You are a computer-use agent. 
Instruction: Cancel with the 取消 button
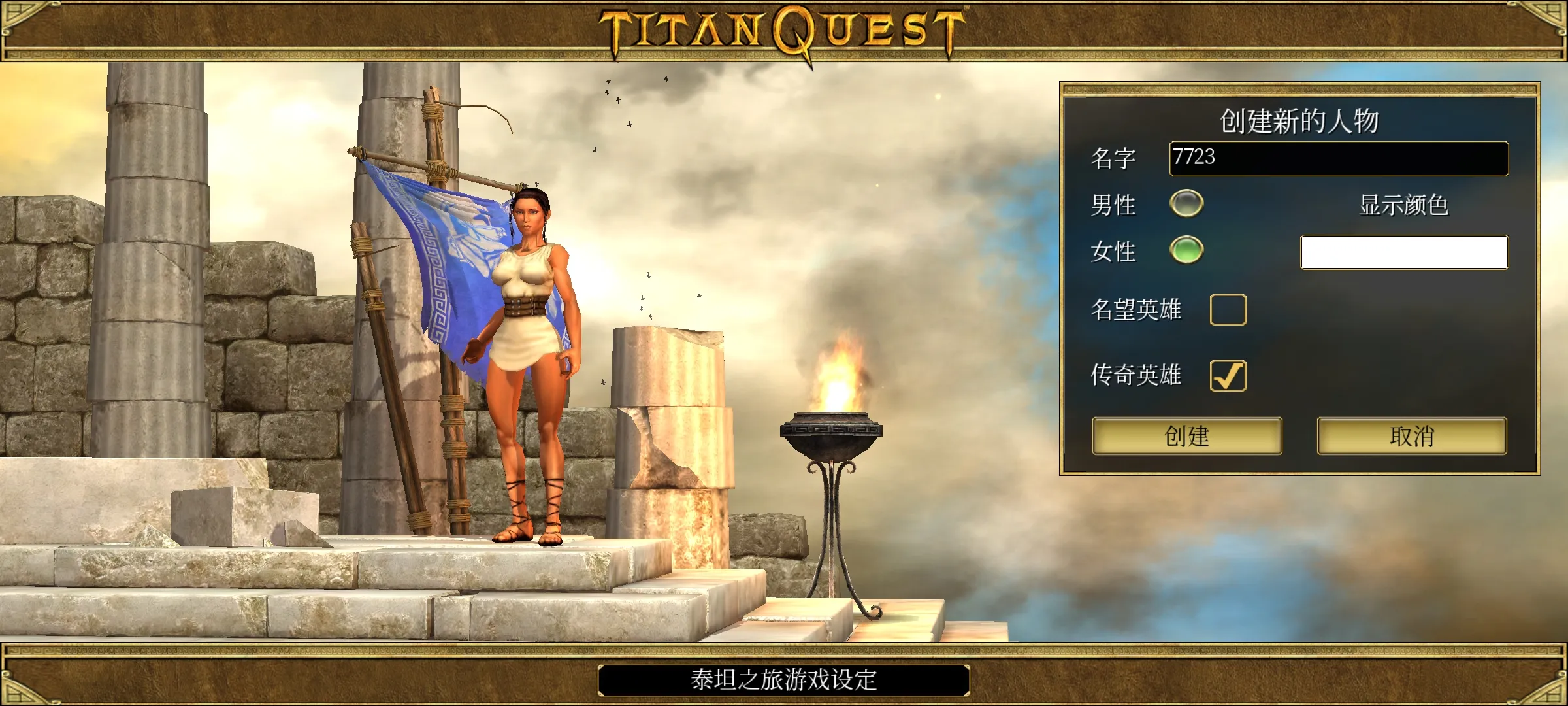click(x=1411, y=436)
